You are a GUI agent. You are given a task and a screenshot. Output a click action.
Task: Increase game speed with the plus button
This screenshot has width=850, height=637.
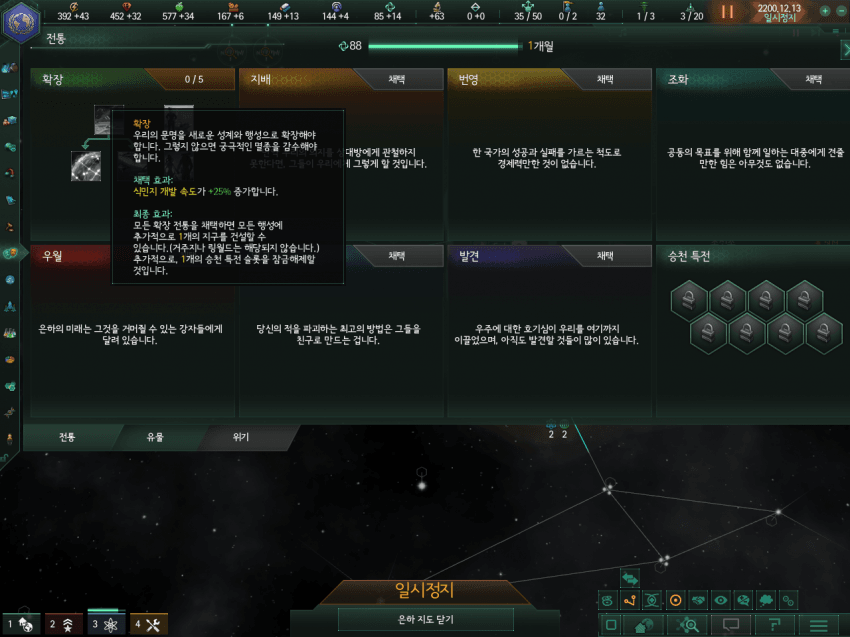[824, 11]
